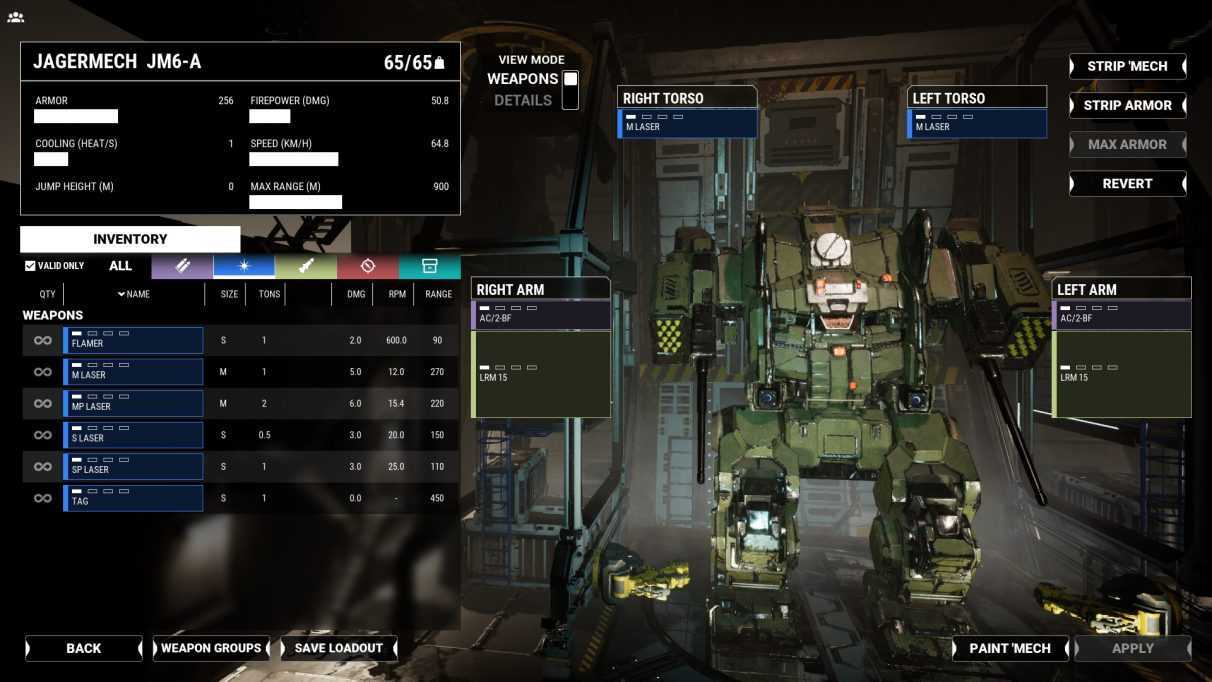Select the missile weapons filter tab
This screenshot has width=1212, height=682.
(306, 266)
